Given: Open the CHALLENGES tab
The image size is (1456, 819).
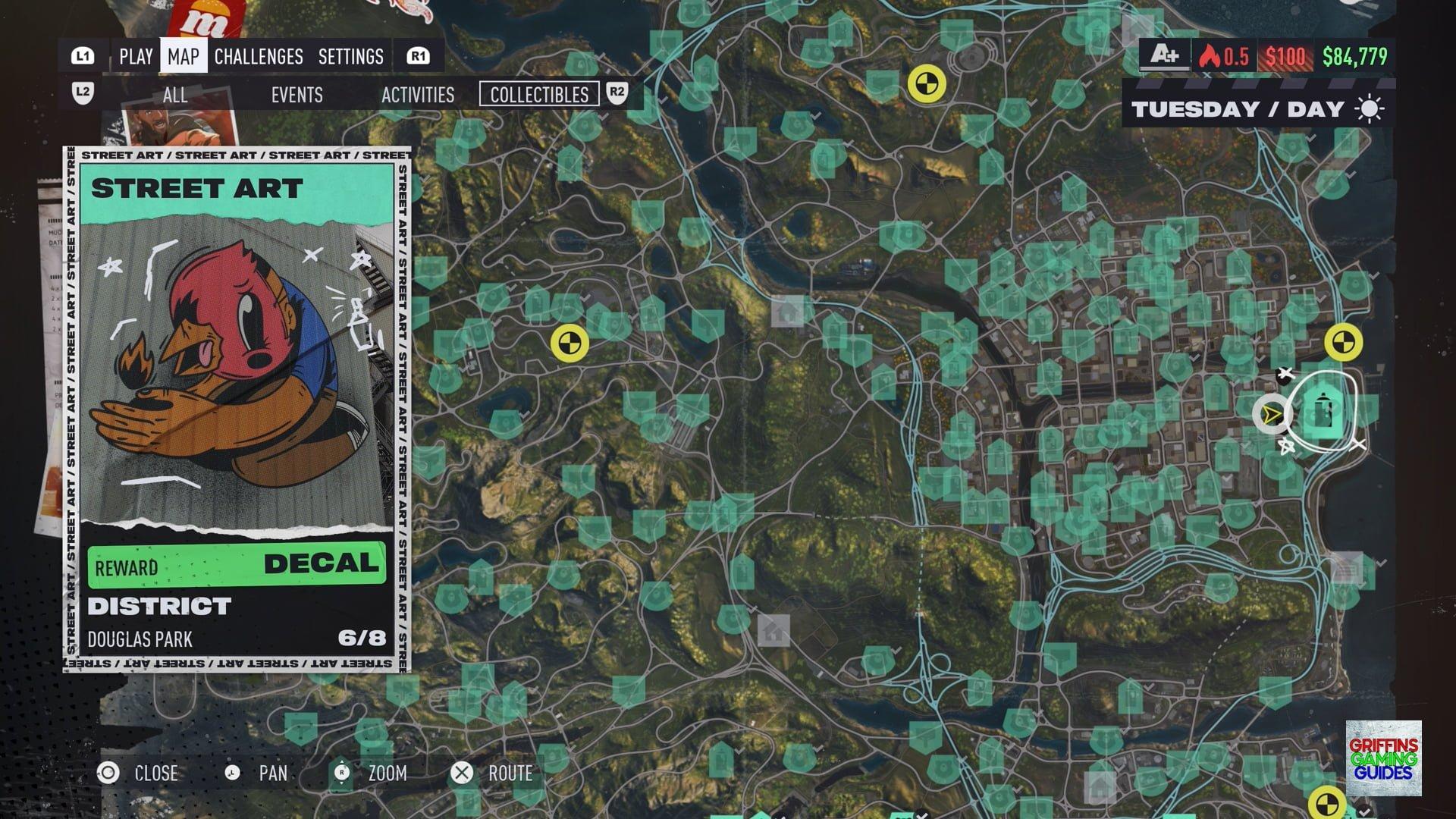Looking at the screenshot, I should (x=259, y=57).
